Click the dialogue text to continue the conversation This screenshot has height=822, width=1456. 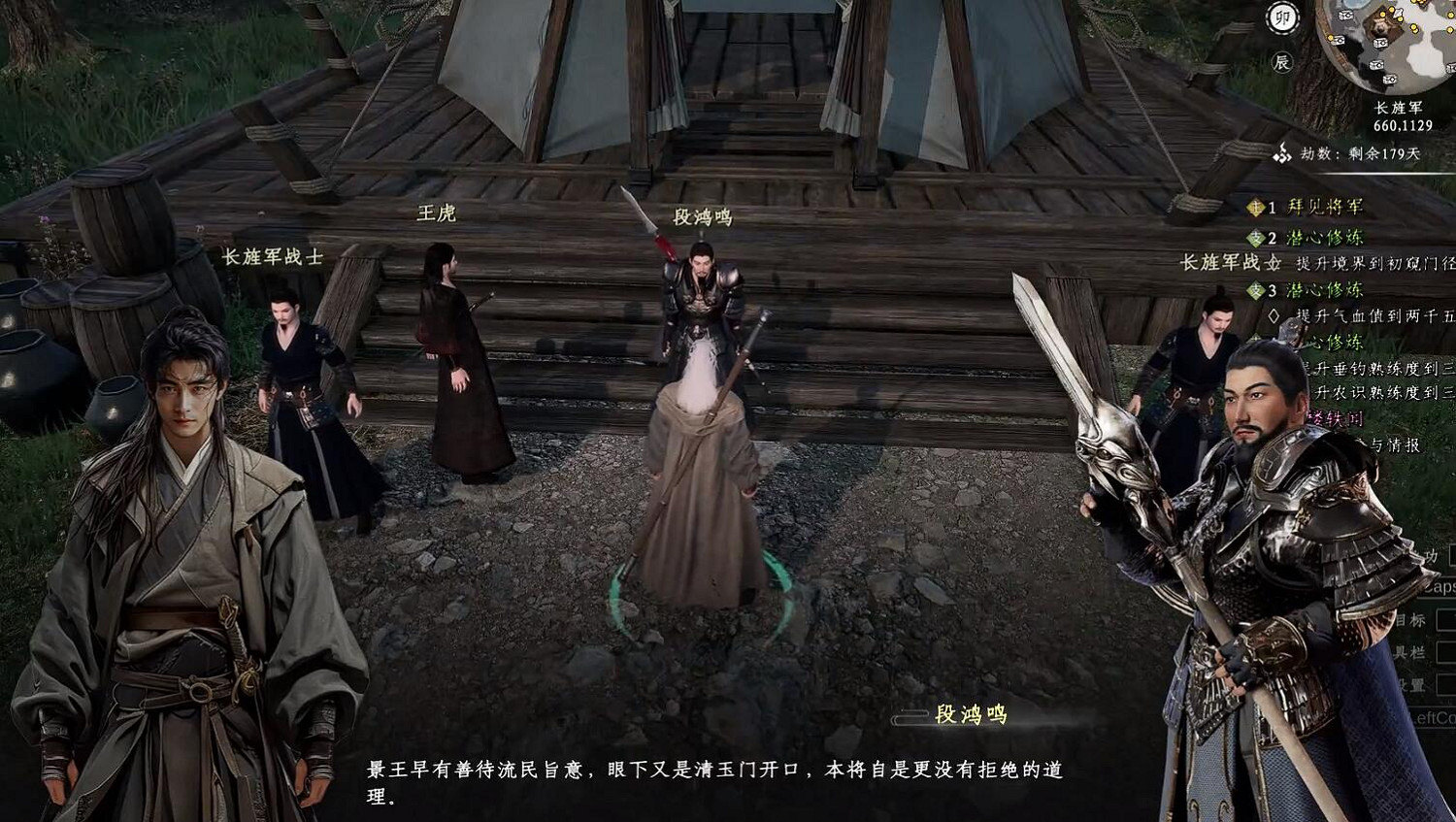coord(718,781)
